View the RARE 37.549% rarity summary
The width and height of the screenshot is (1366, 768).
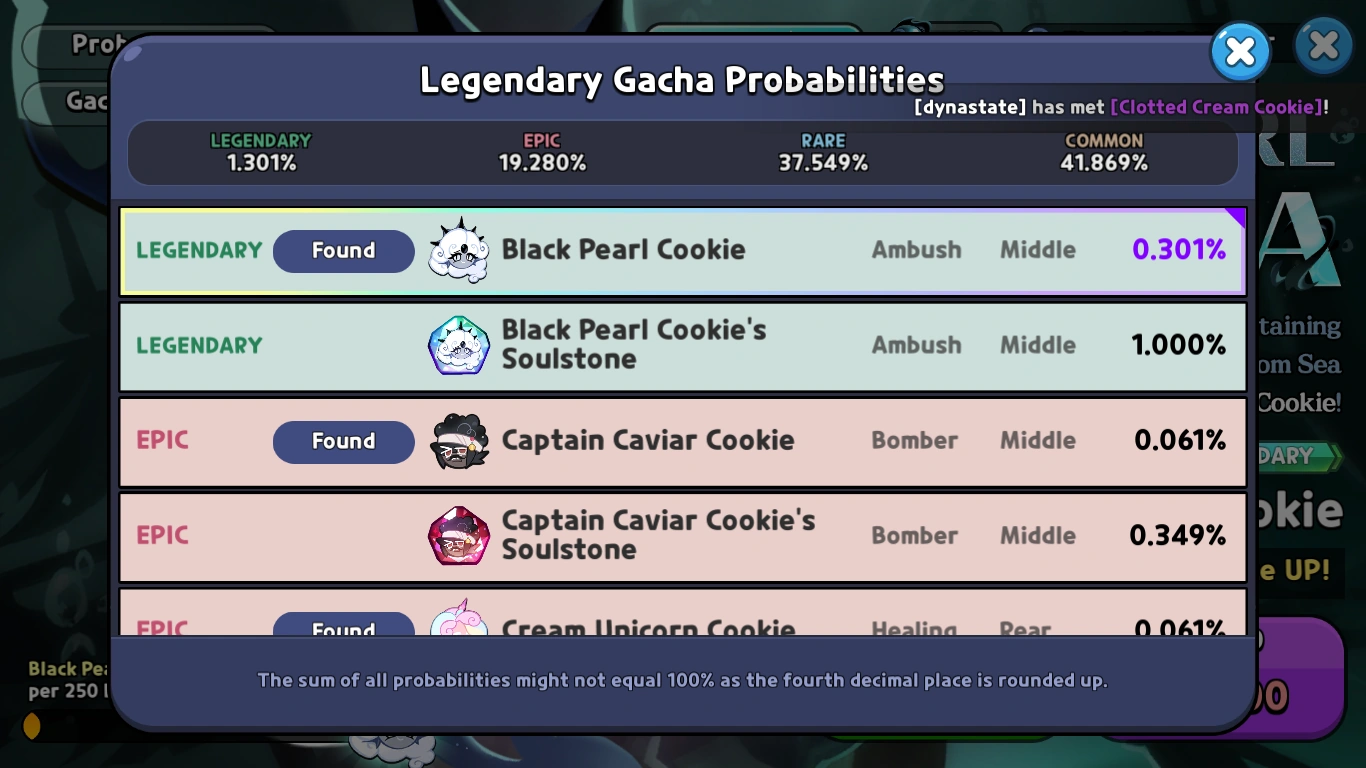pos(823,152)
